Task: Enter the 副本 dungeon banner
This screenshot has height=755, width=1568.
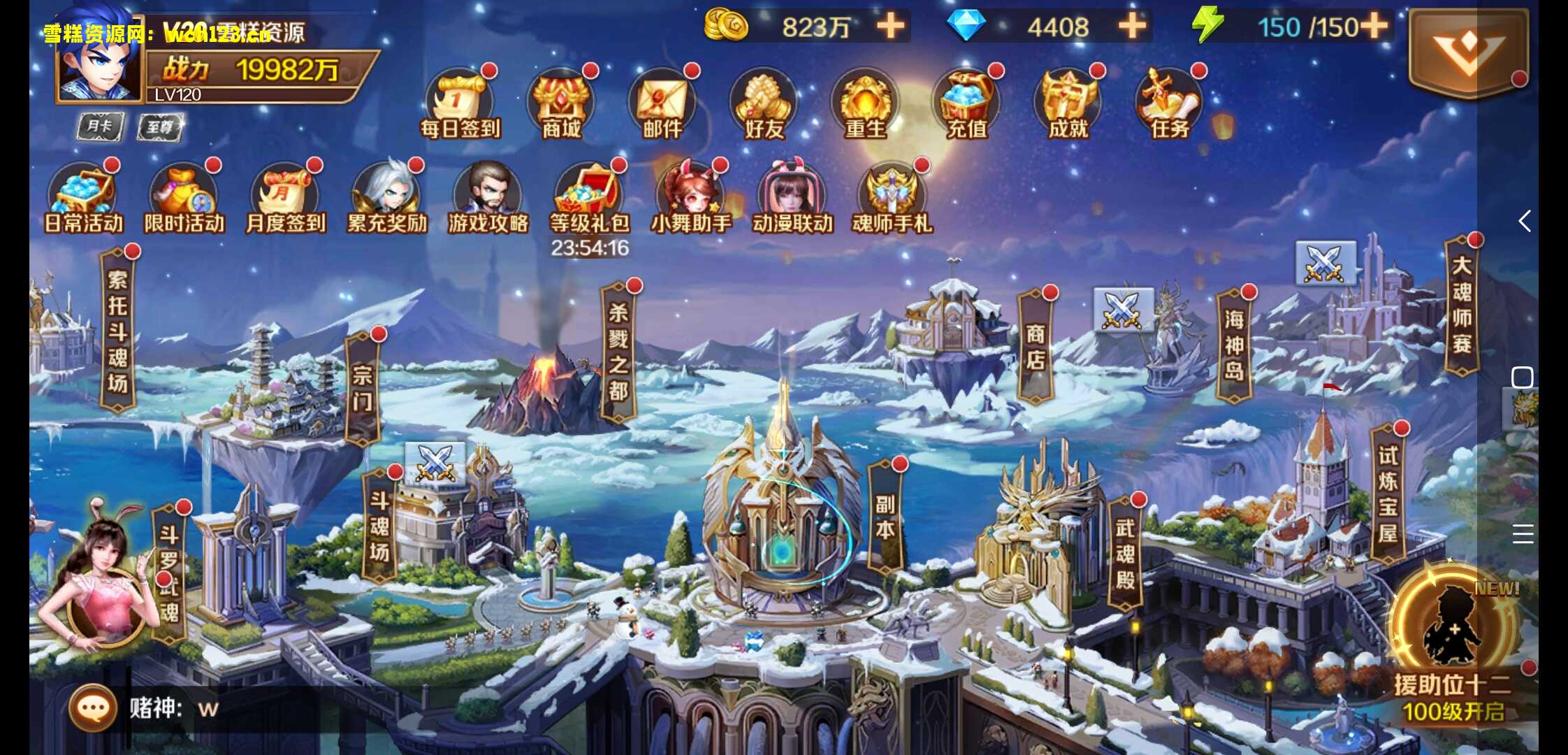Action: [885, 516]
